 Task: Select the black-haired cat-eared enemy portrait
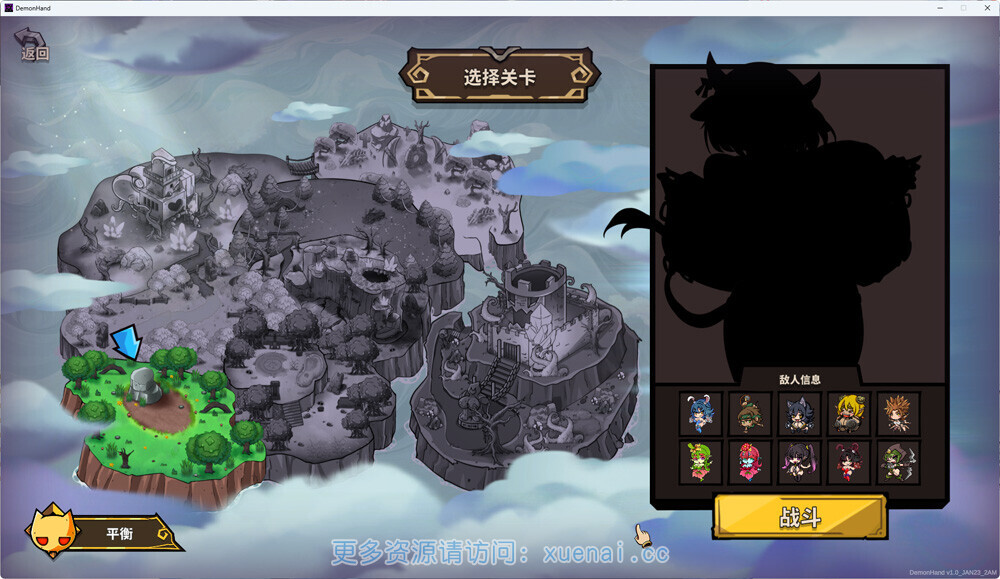tap(799, 413)
